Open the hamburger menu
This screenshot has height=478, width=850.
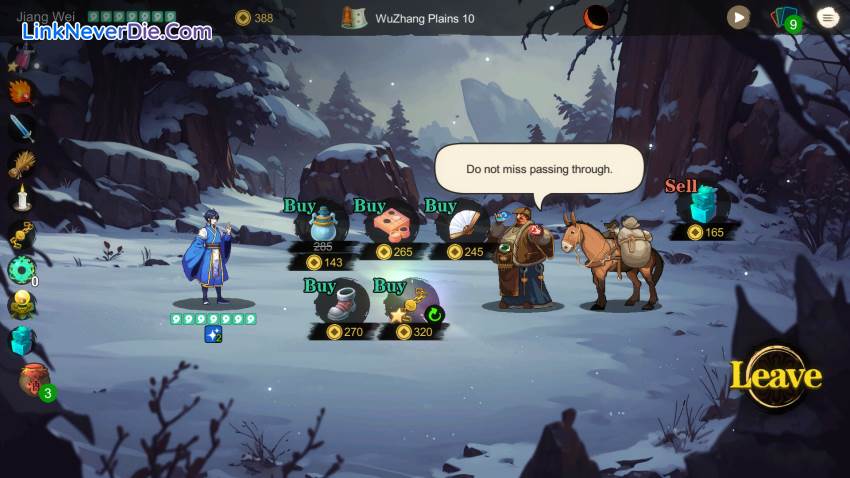point(827,17)
